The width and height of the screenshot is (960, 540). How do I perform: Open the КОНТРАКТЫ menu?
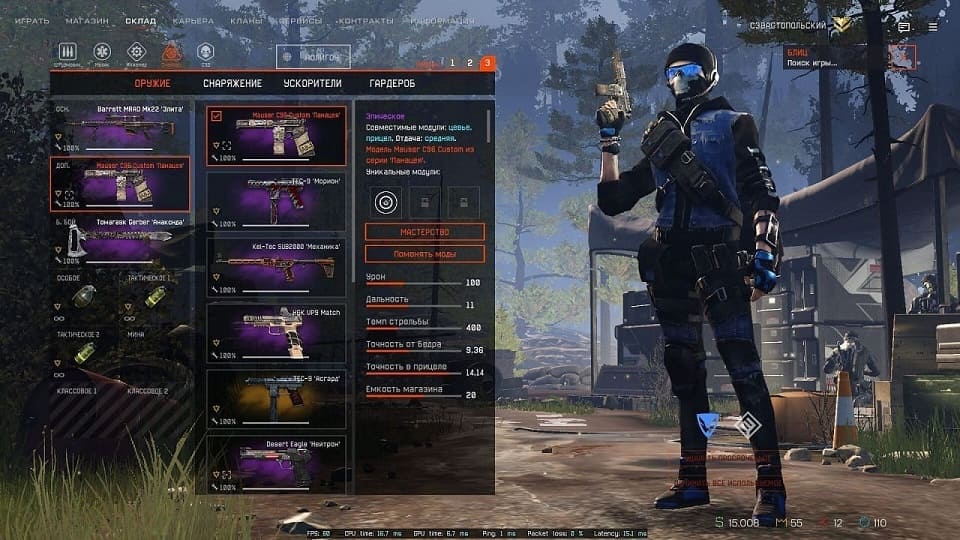click(x=365, y=21)
